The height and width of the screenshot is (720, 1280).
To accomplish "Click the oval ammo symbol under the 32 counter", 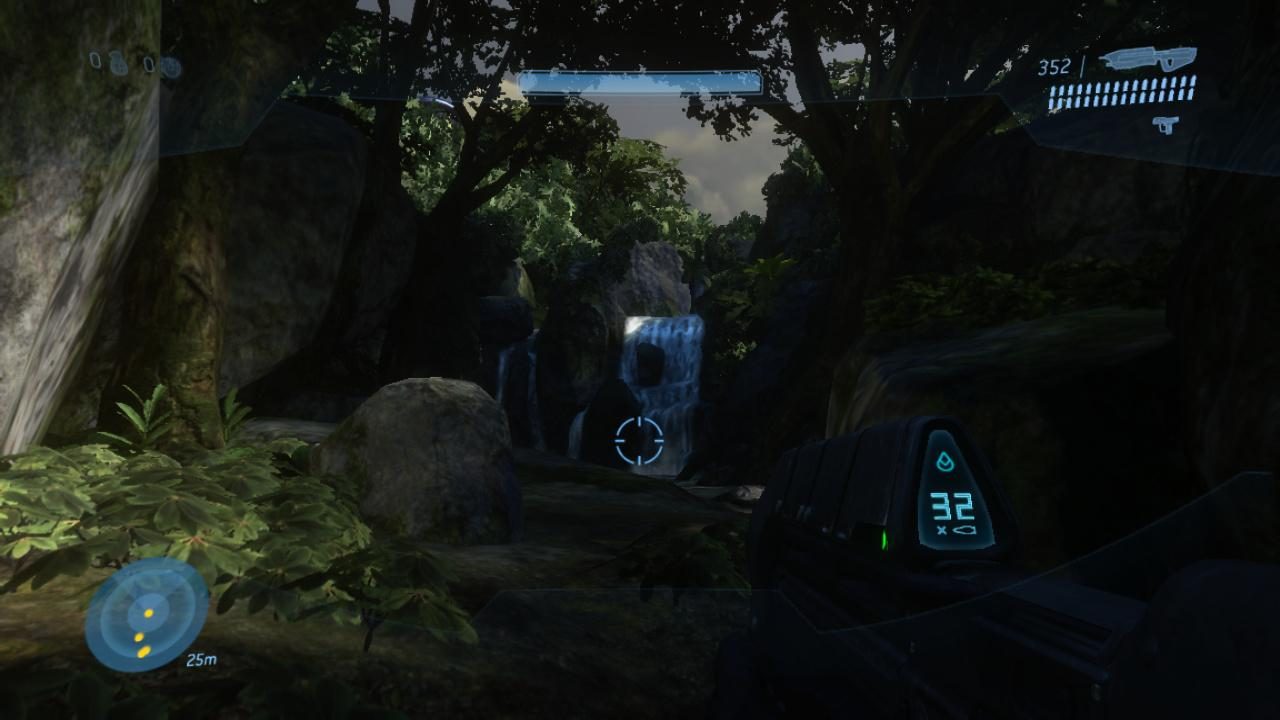I will click(x=965, y=529).
